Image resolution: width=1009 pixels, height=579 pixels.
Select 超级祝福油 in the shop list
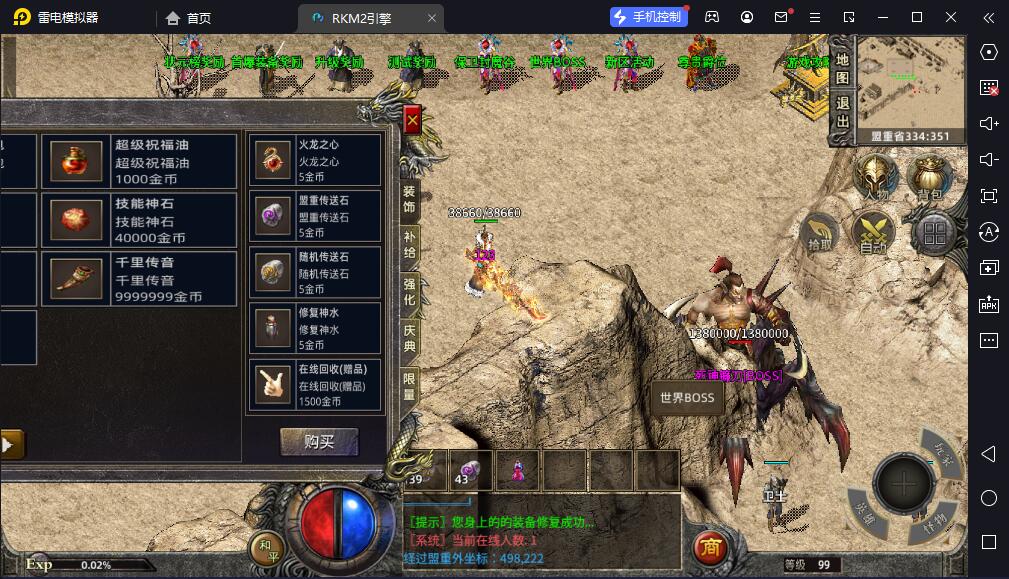coord(139,161)
